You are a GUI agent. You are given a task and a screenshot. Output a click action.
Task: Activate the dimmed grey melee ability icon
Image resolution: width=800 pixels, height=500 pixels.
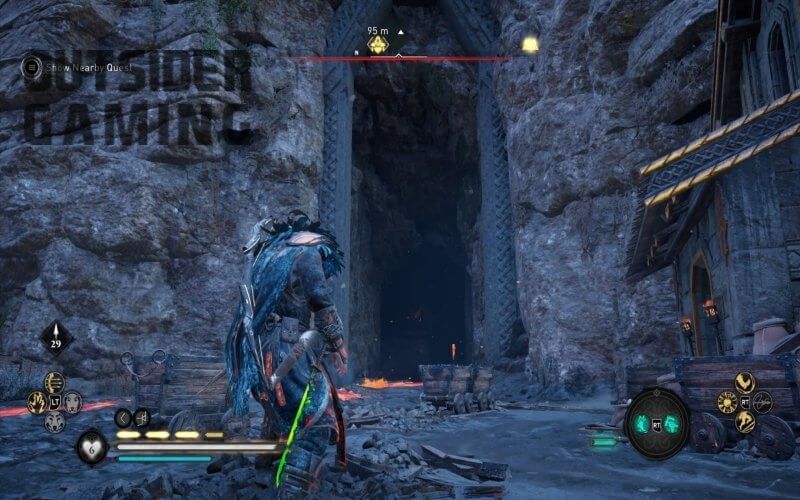pyautogui.click(x=762, y=402)
